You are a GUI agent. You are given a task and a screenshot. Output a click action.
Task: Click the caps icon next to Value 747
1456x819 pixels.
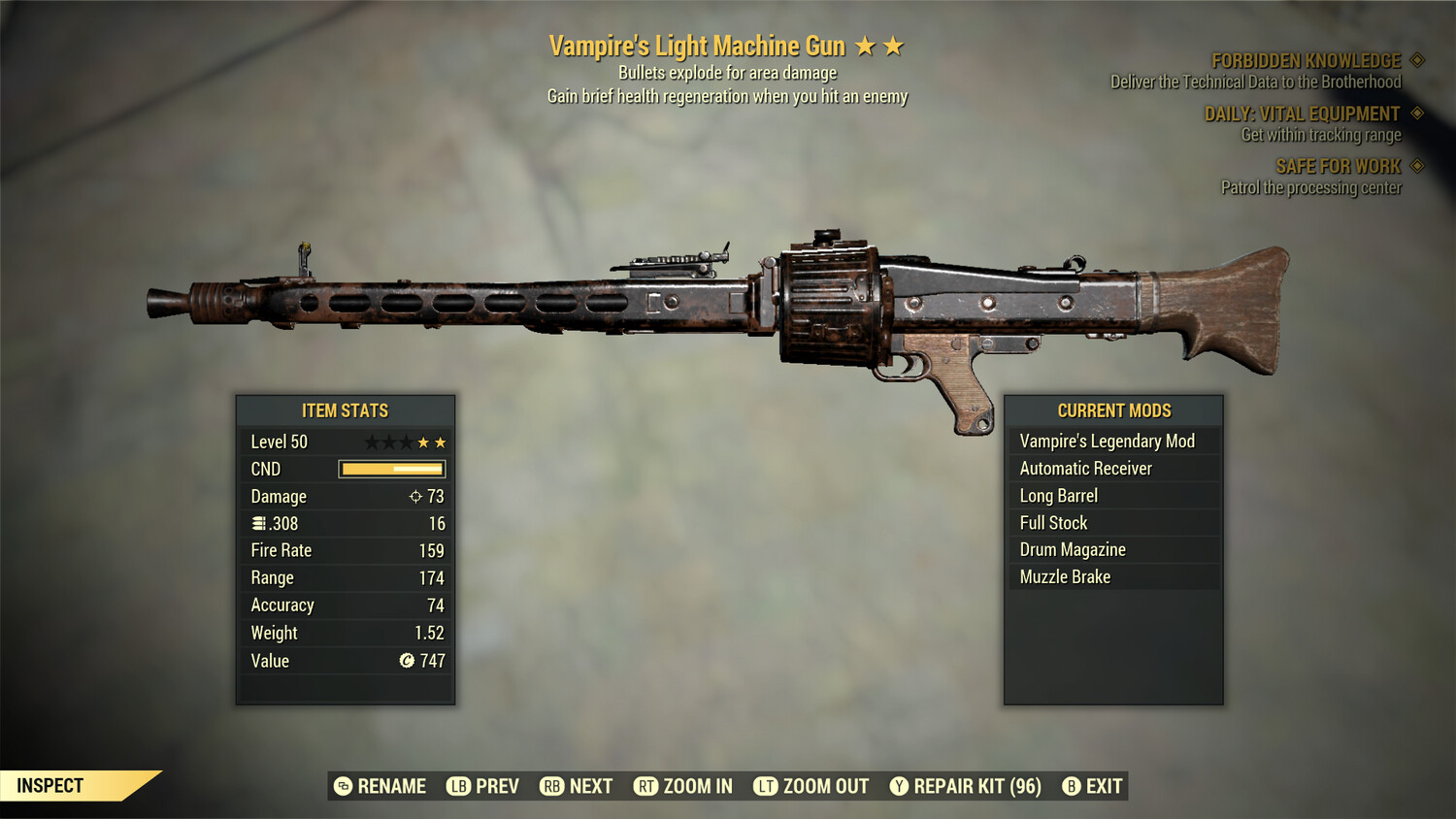pyautogui.click(x=406, y=661)
